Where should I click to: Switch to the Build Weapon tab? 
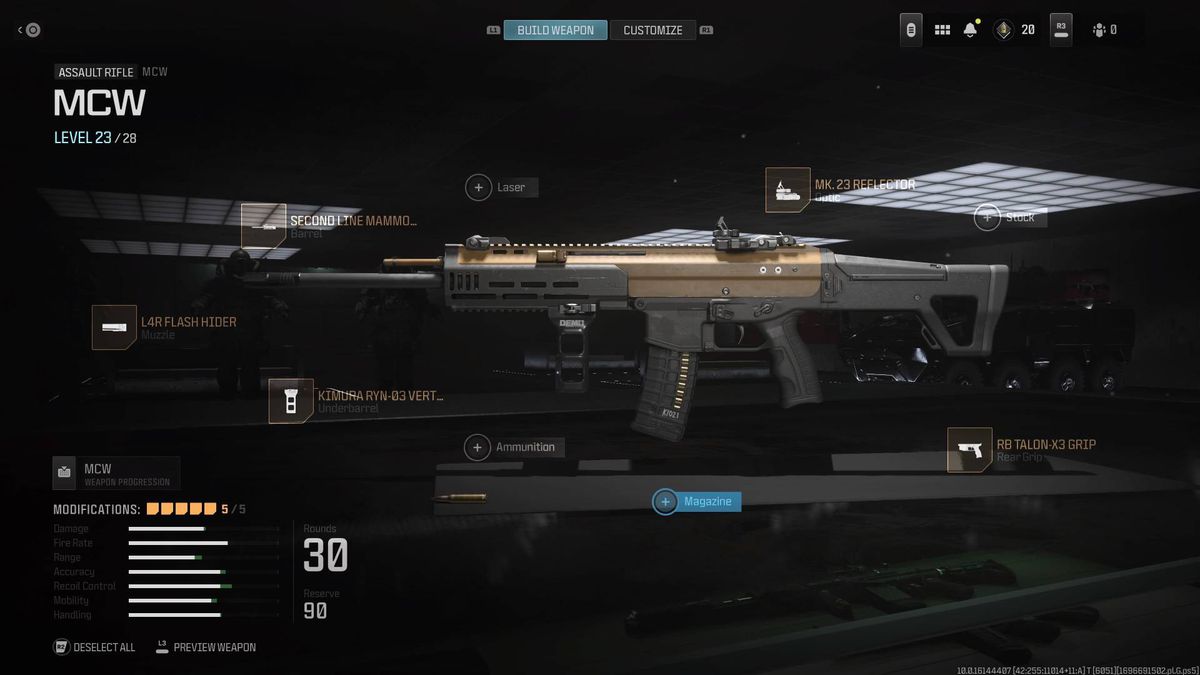coord(555,30)
